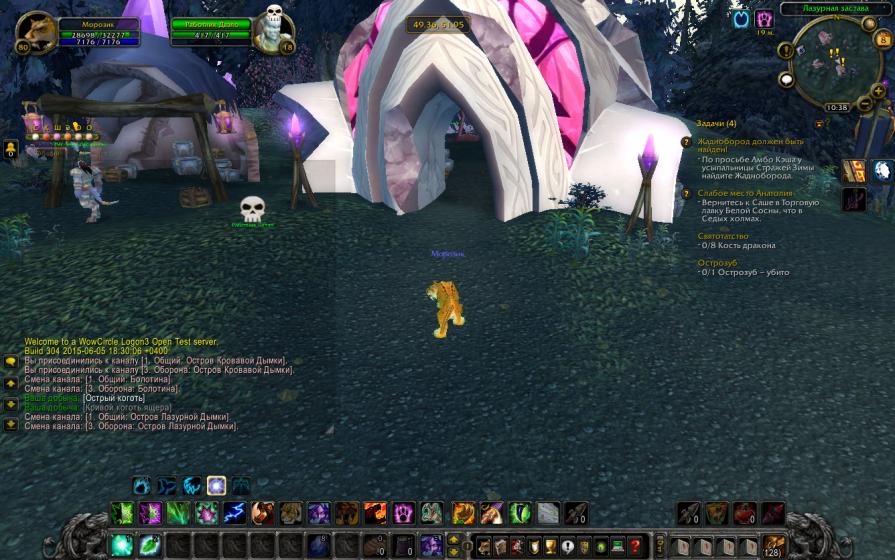Click the paw print buff icon
The width and height of the screenshot is (895, 560).
(764, 19)
